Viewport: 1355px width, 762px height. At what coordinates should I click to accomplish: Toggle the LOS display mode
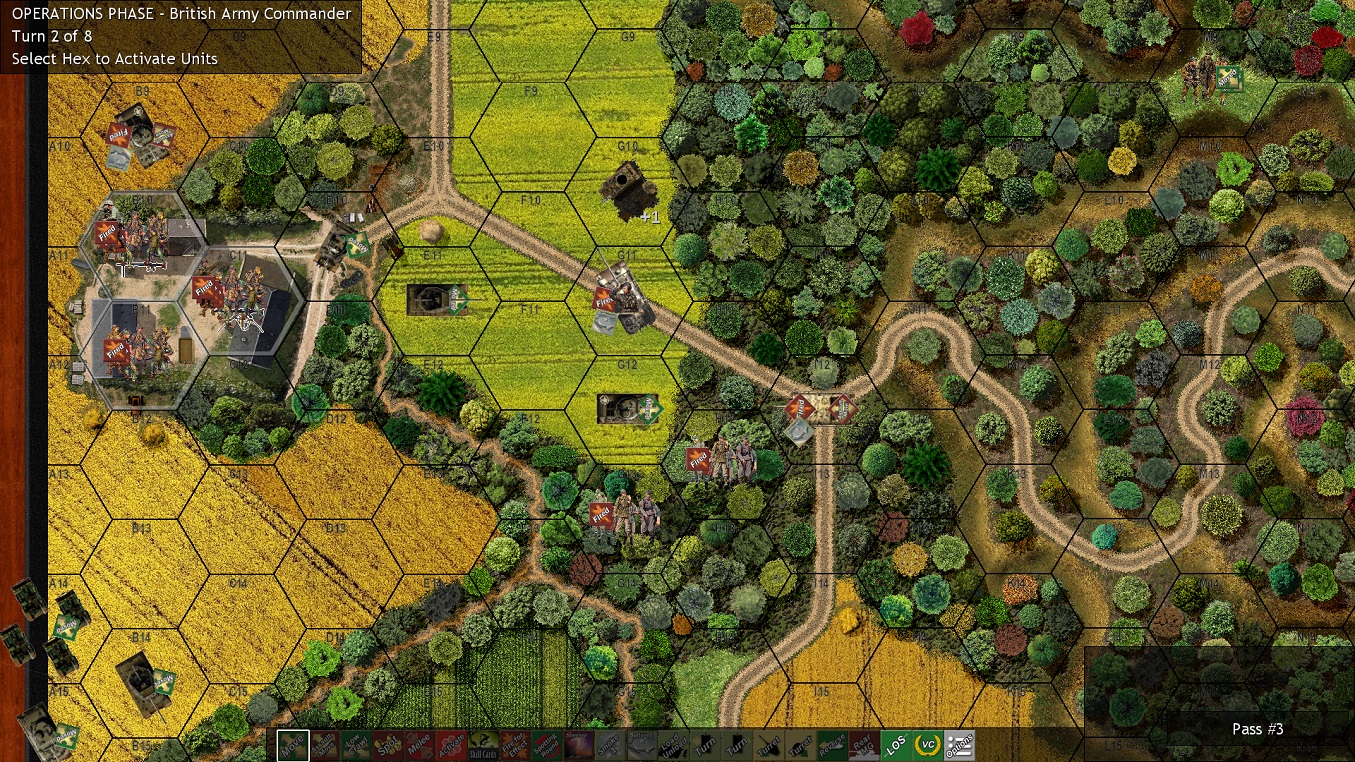pyautogui.click(x=895, y=745)
